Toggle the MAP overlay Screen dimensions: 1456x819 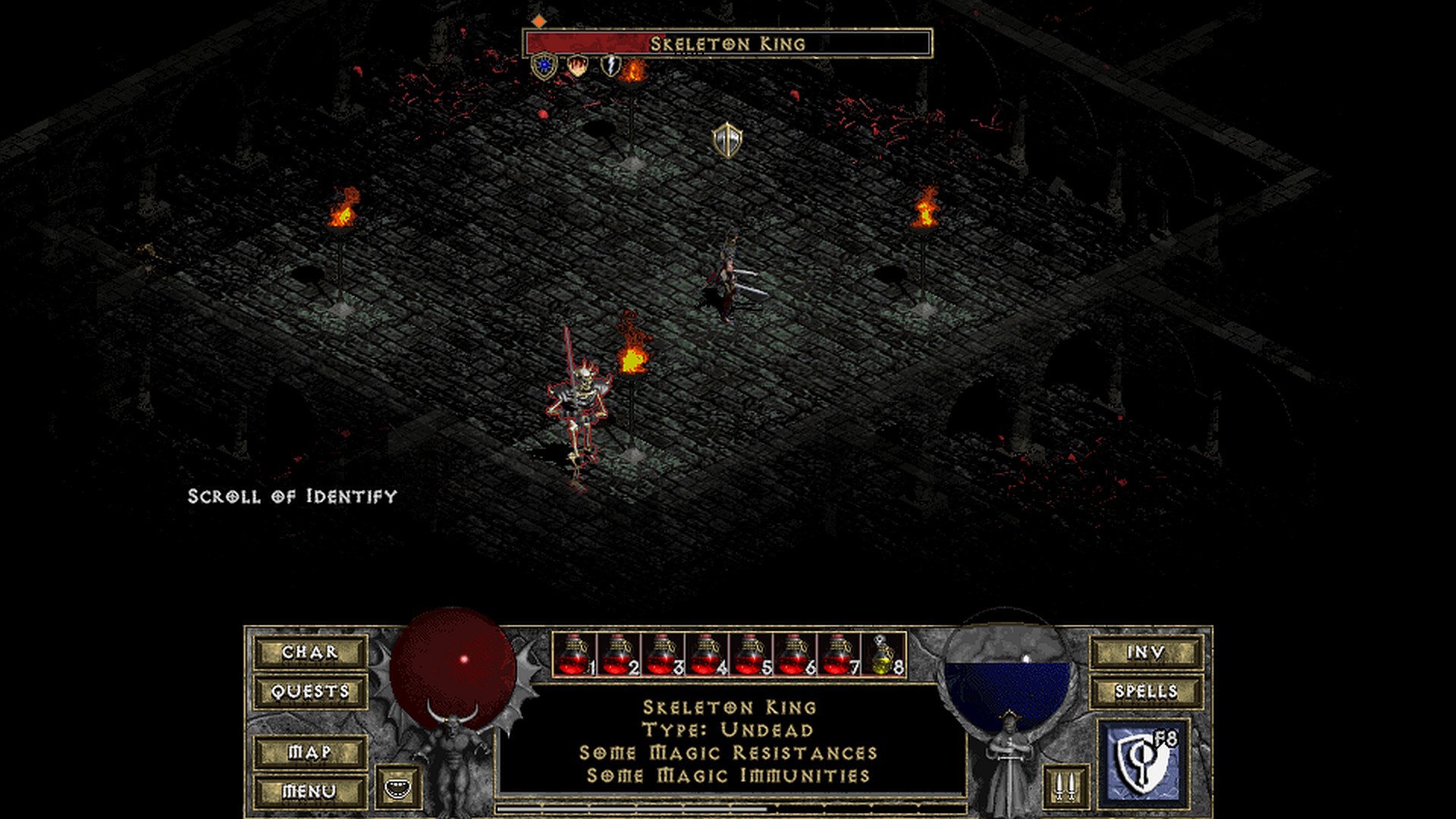click(310, 752)
